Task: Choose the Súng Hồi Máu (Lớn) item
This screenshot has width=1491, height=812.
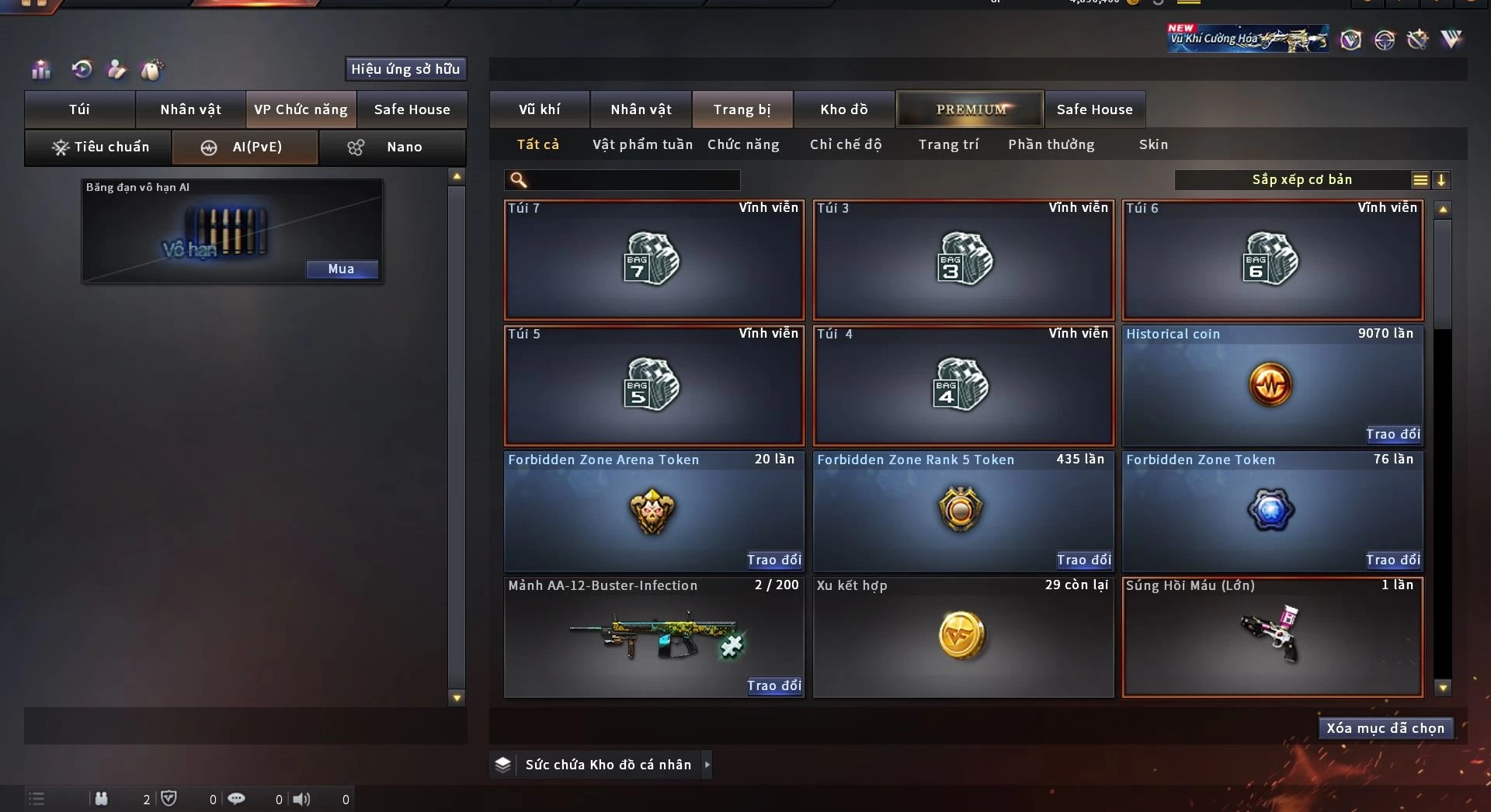Action: click(x=1272, y=637)
